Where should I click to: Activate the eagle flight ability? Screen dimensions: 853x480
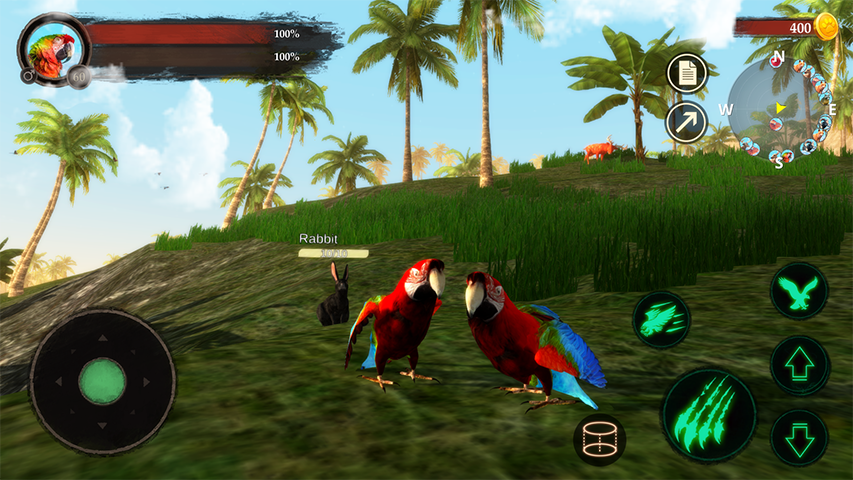(799, 291)
